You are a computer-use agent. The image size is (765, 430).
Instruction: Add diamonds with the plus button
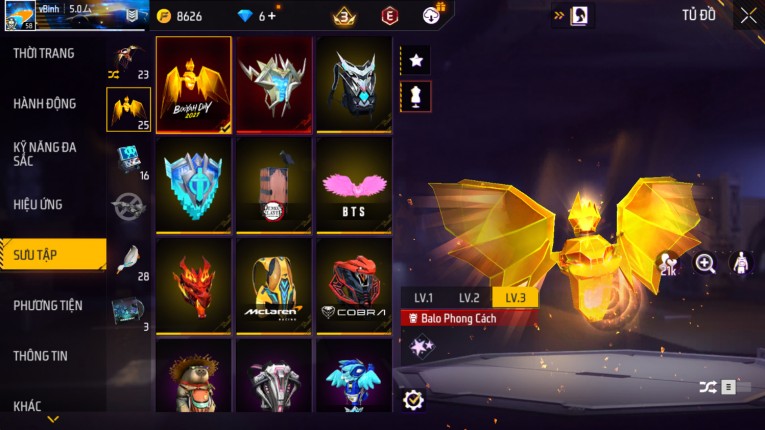[x=272, y=16]
